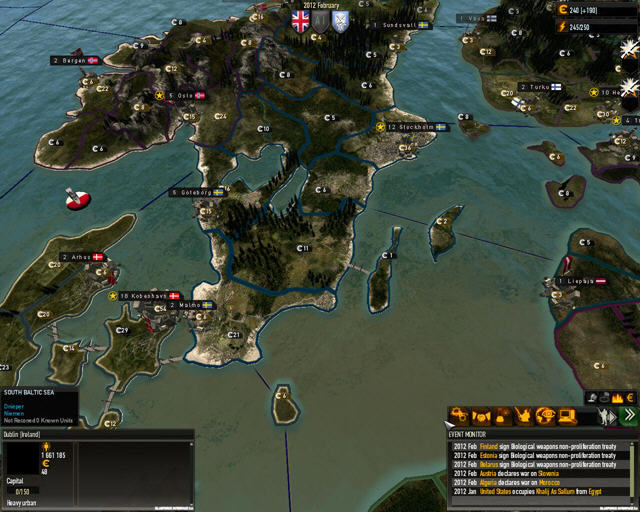Screen dimensions: 640x512
Task: Select the next unit soldier arrow button
Action: point(606,415)
